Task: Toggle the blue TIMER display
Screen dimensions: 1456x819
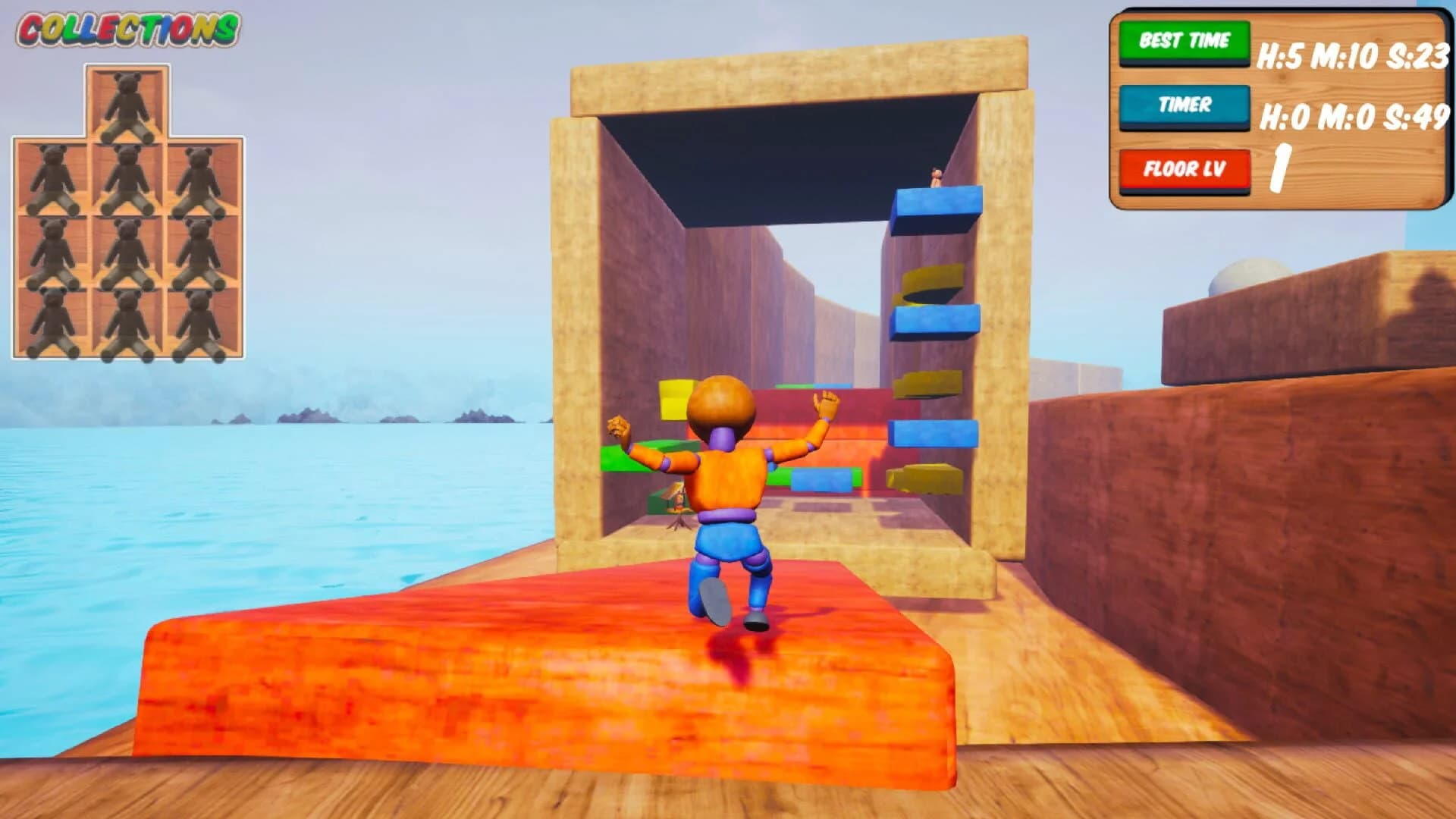Action: [1185, 105]
